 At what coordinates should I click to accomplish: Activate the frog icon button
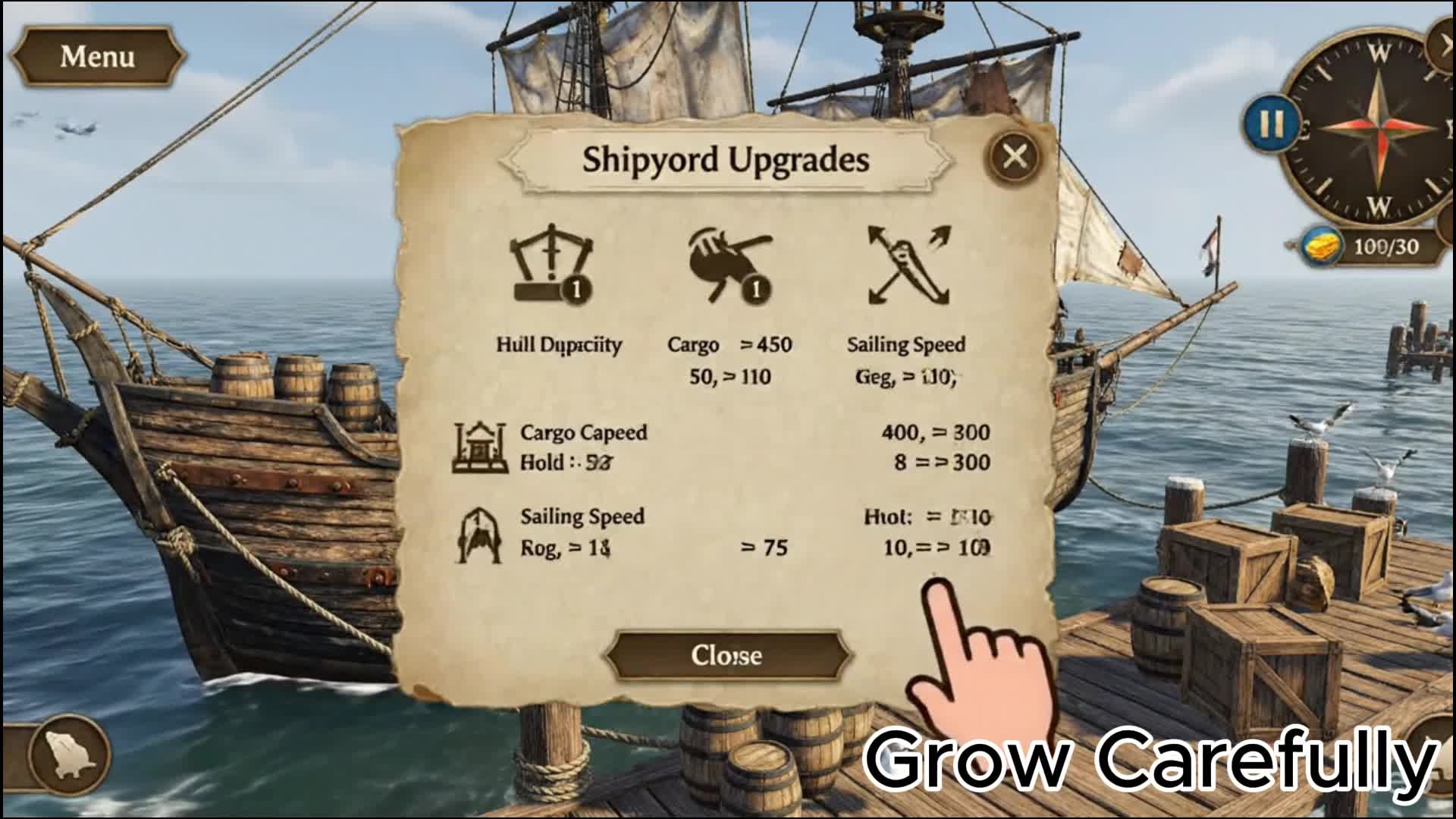[x=70, y=753]
